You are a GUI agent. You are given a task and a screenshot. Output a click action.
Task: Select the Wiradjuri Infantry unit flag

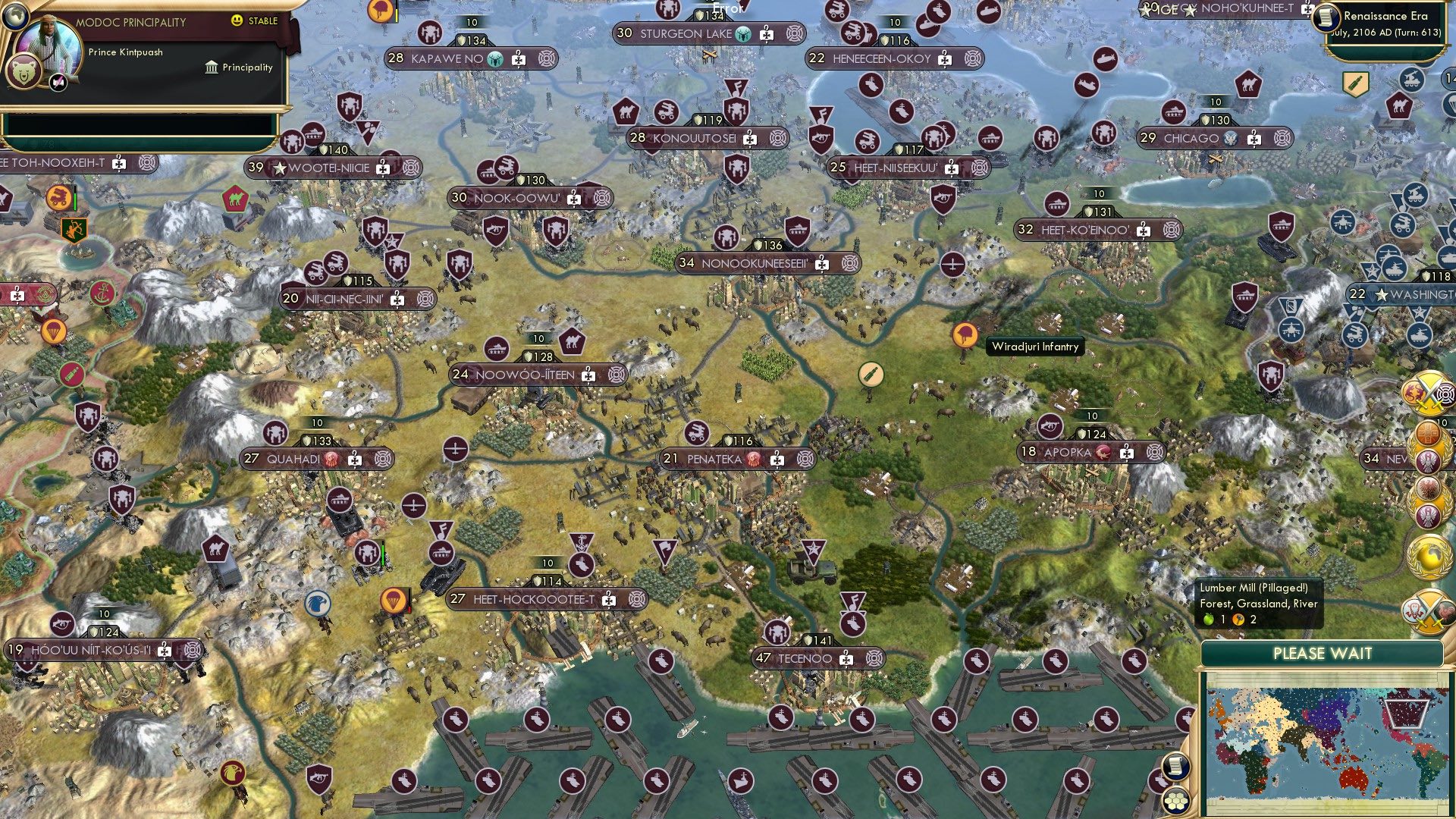pos(965,336)
